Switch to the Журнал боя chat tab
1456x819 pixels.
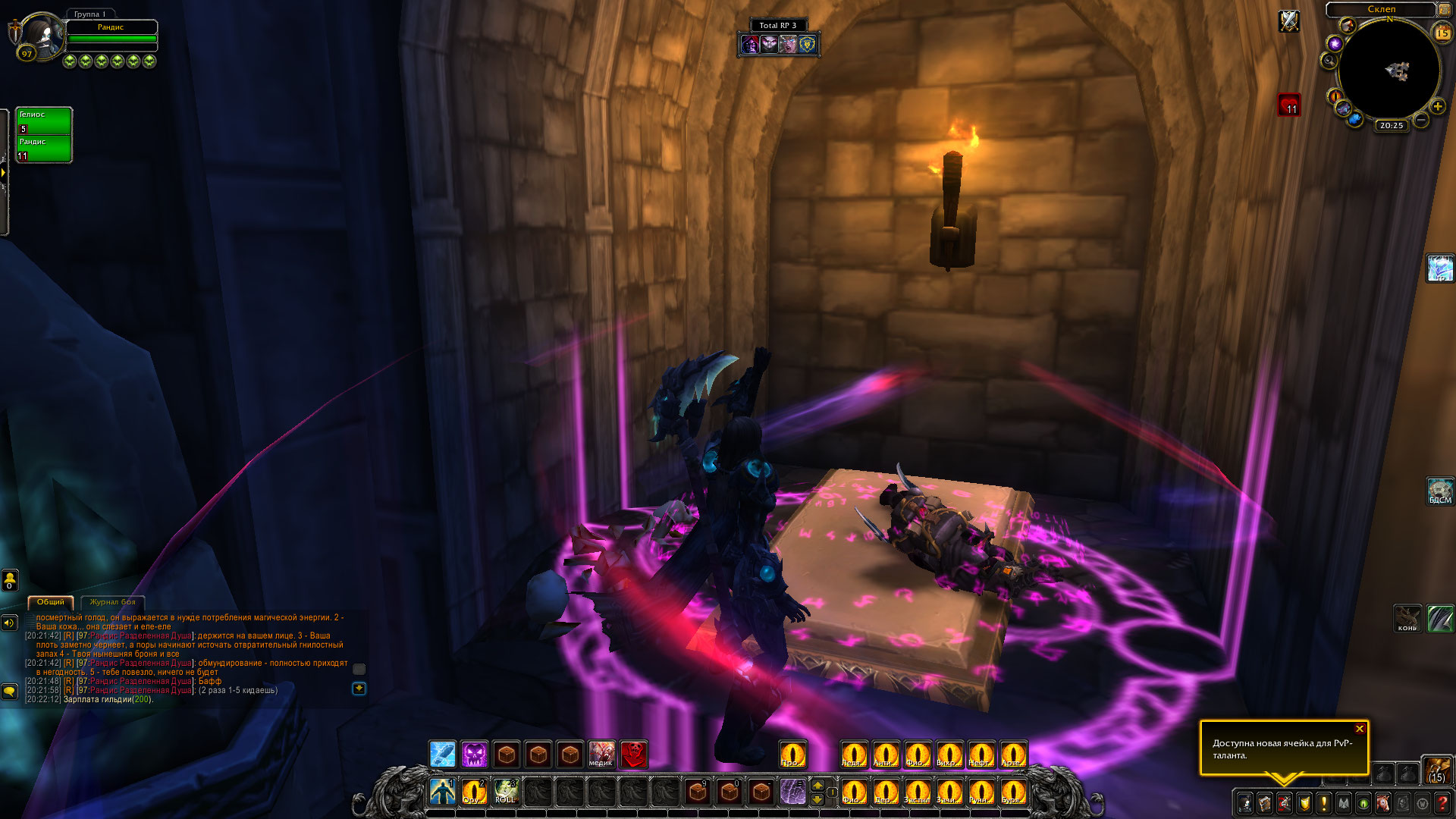tap(112, 602)
